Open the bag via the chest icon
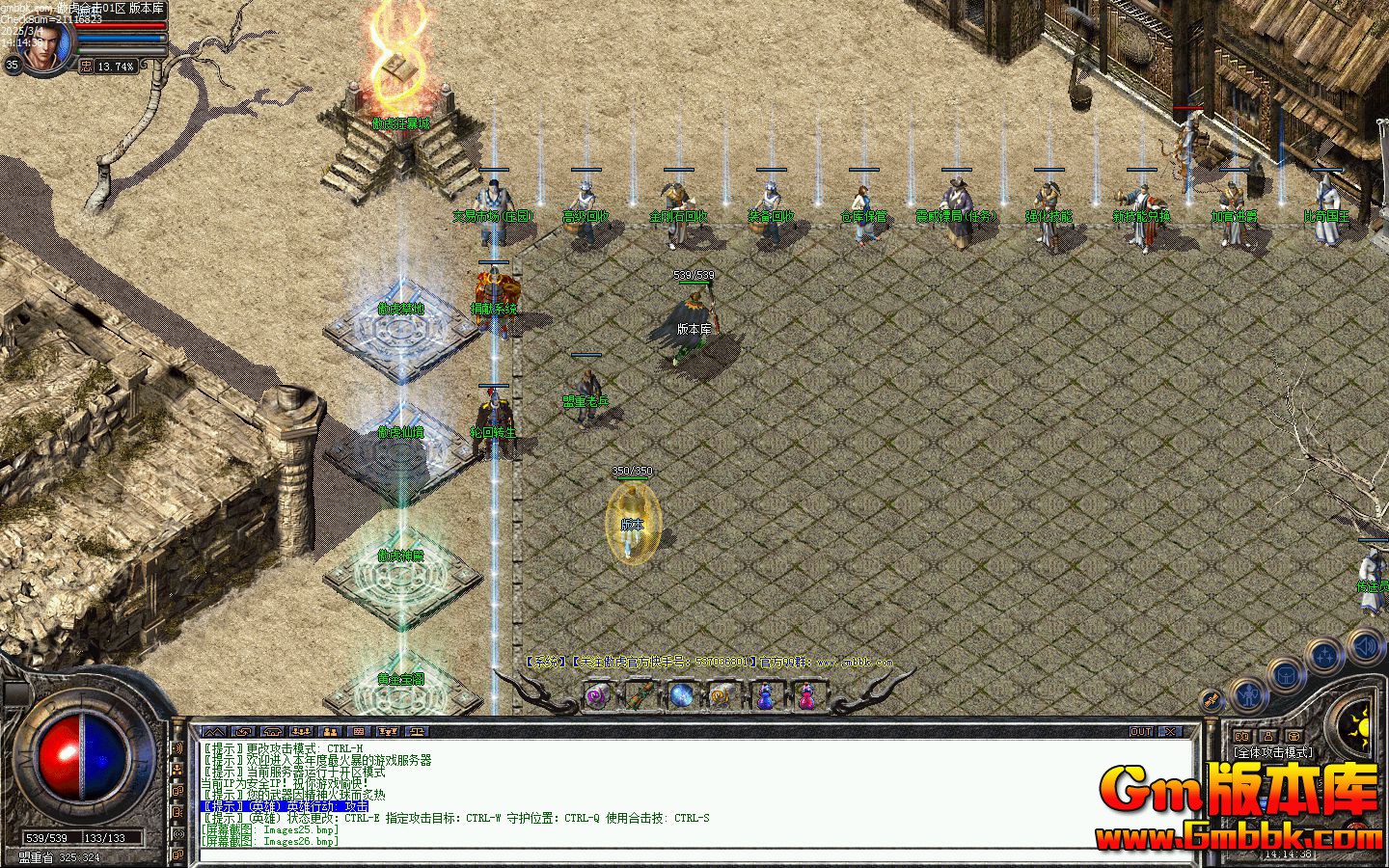 click(1287, 676)
